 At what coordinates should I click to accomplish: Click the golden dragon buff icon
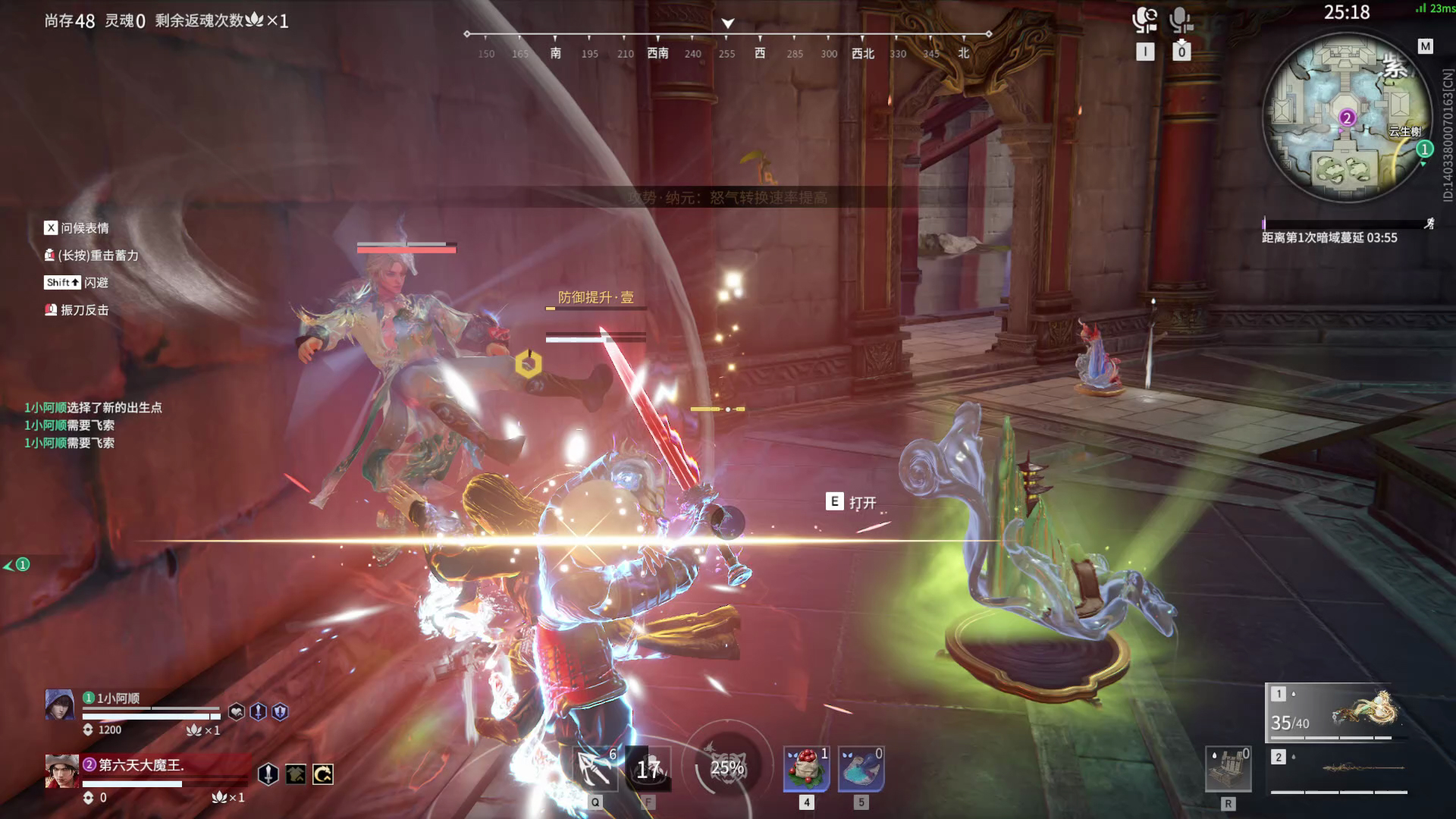tap(323, 774)
